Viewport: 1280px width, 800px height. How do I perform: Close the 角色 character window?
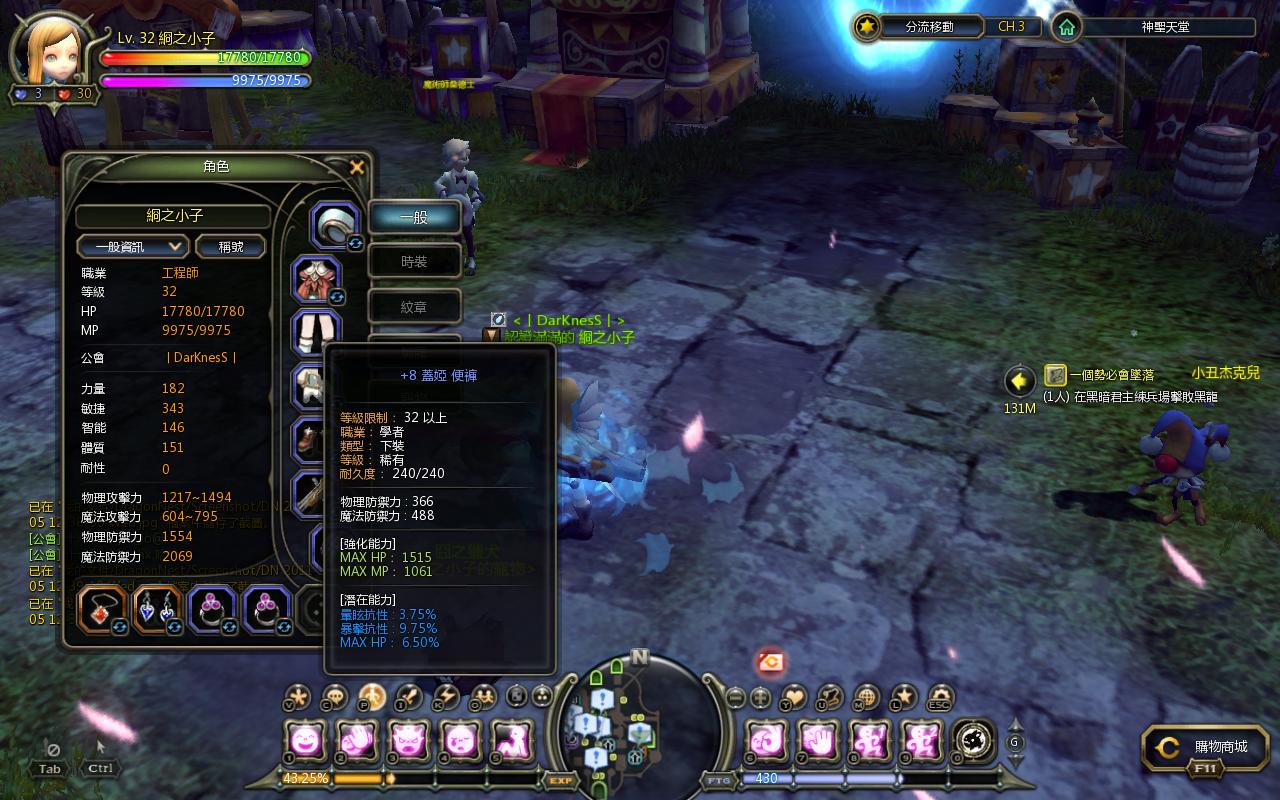pos(357,167)
